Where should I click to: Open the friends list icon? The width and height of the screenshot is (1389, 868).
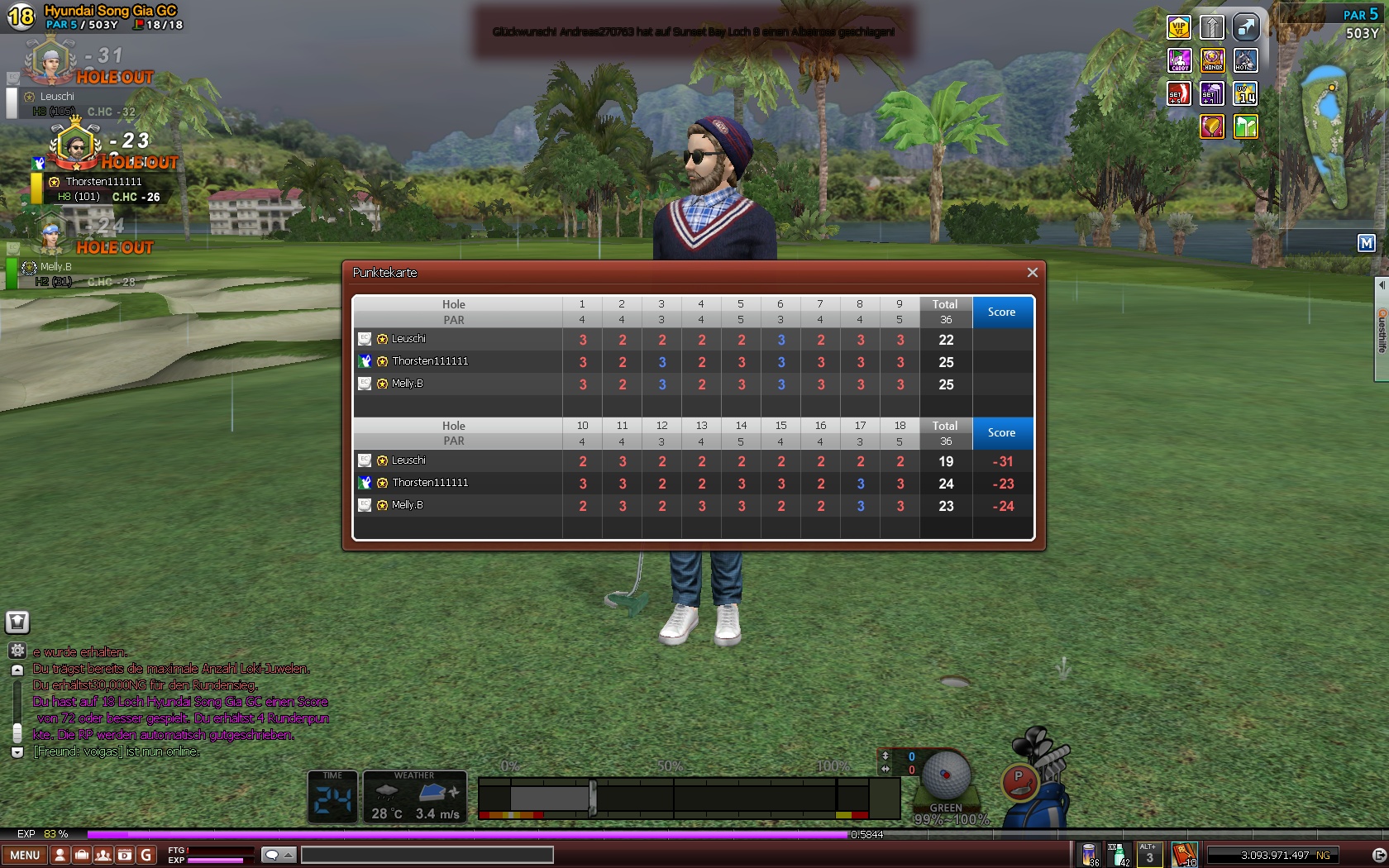tap(103, 855)
